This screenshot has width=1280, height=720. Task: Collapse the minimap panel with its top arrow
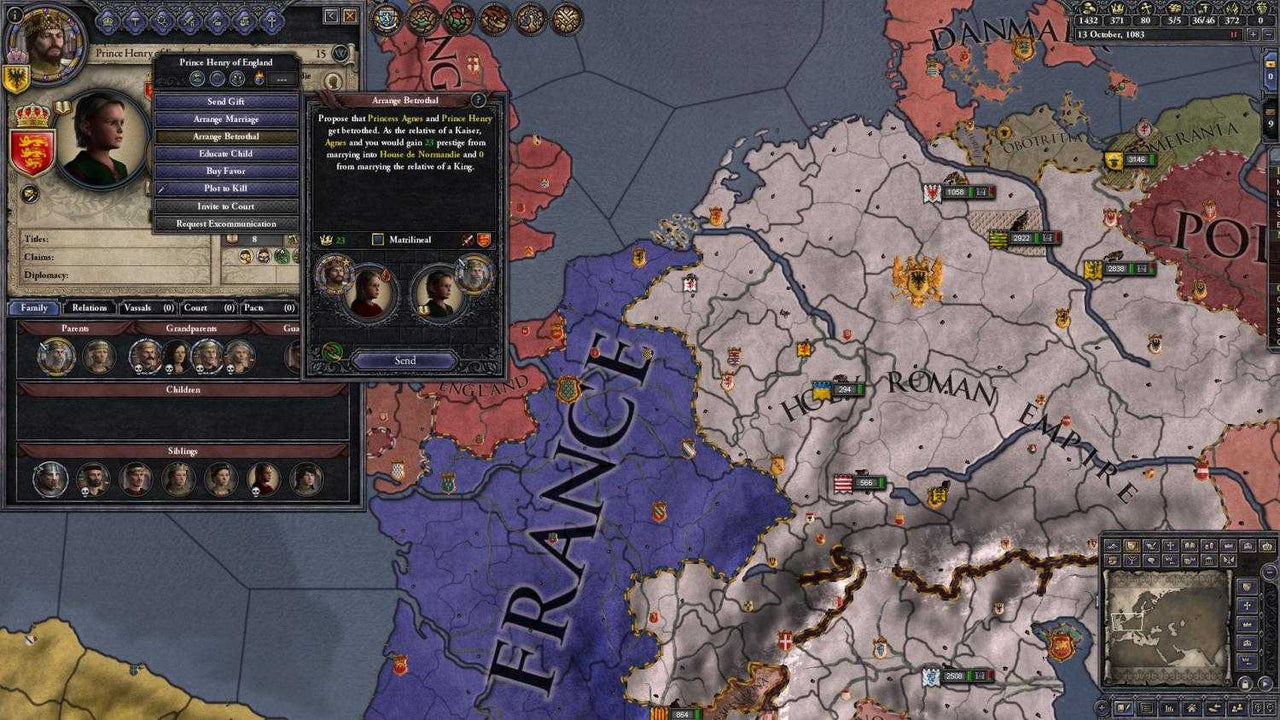tap(1268, 571)
